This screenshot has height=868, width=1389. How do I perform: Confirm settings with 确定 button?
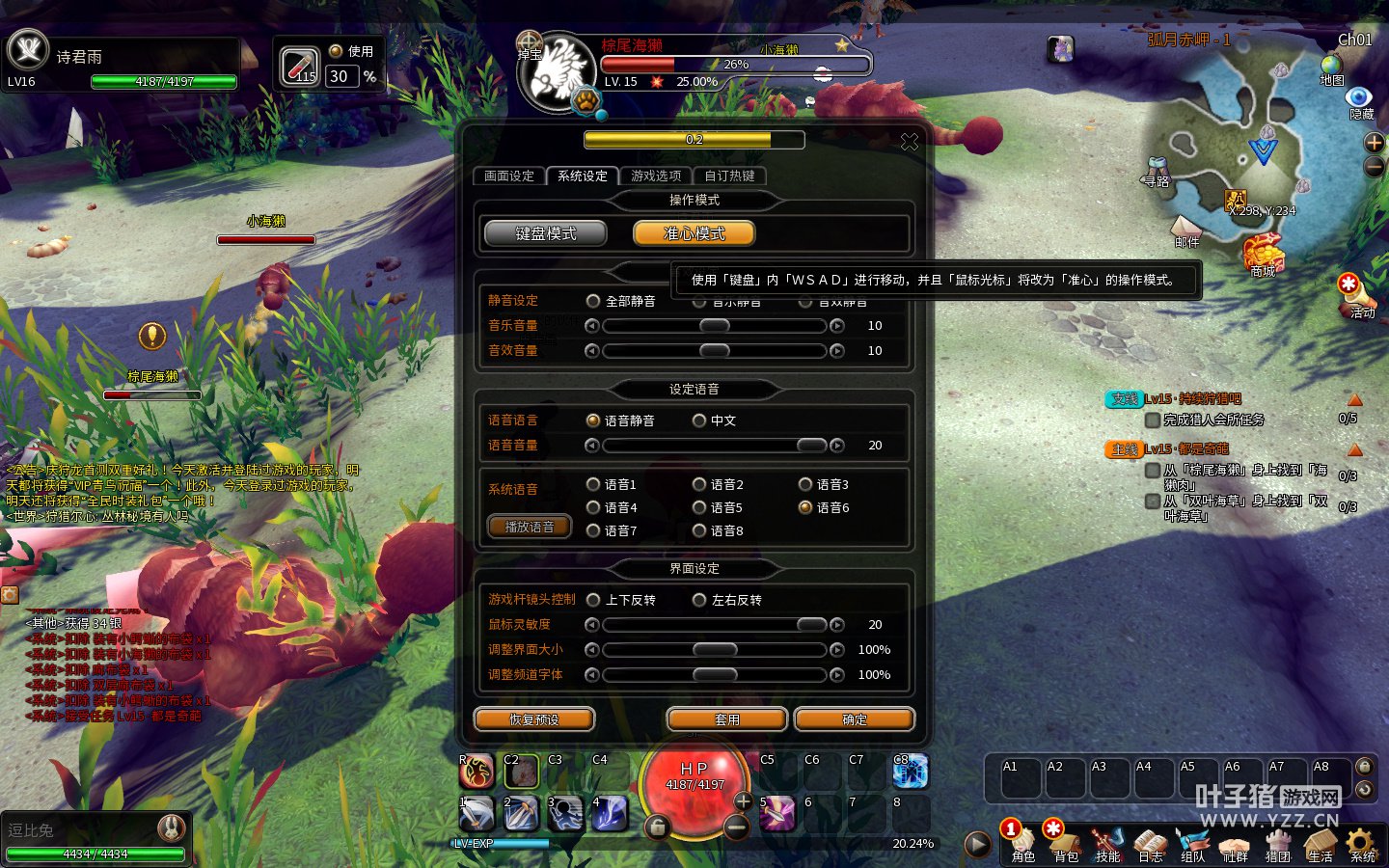click(x=855, y=719)
